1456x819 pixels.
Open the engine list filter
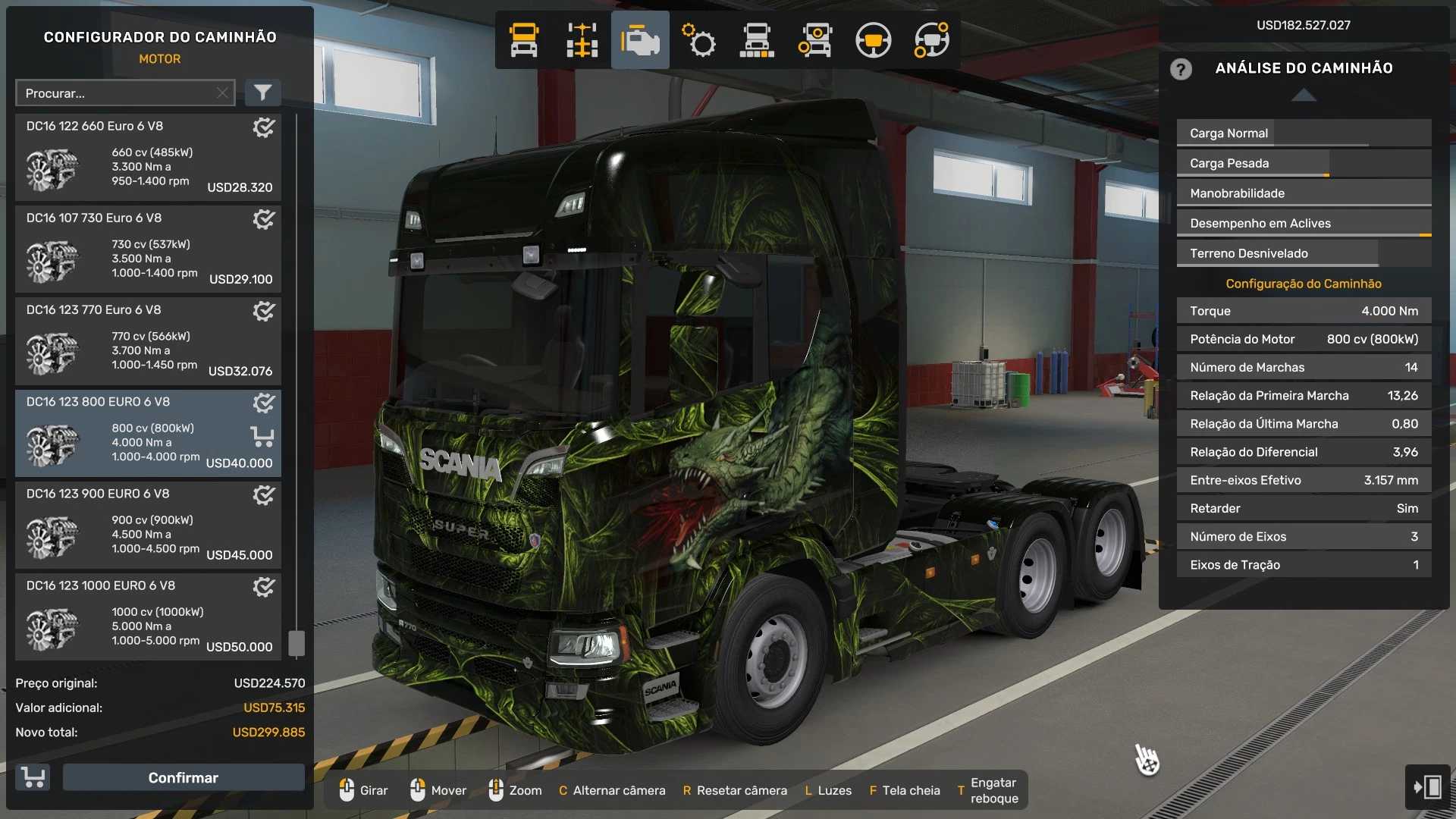[x=262, y=93]
